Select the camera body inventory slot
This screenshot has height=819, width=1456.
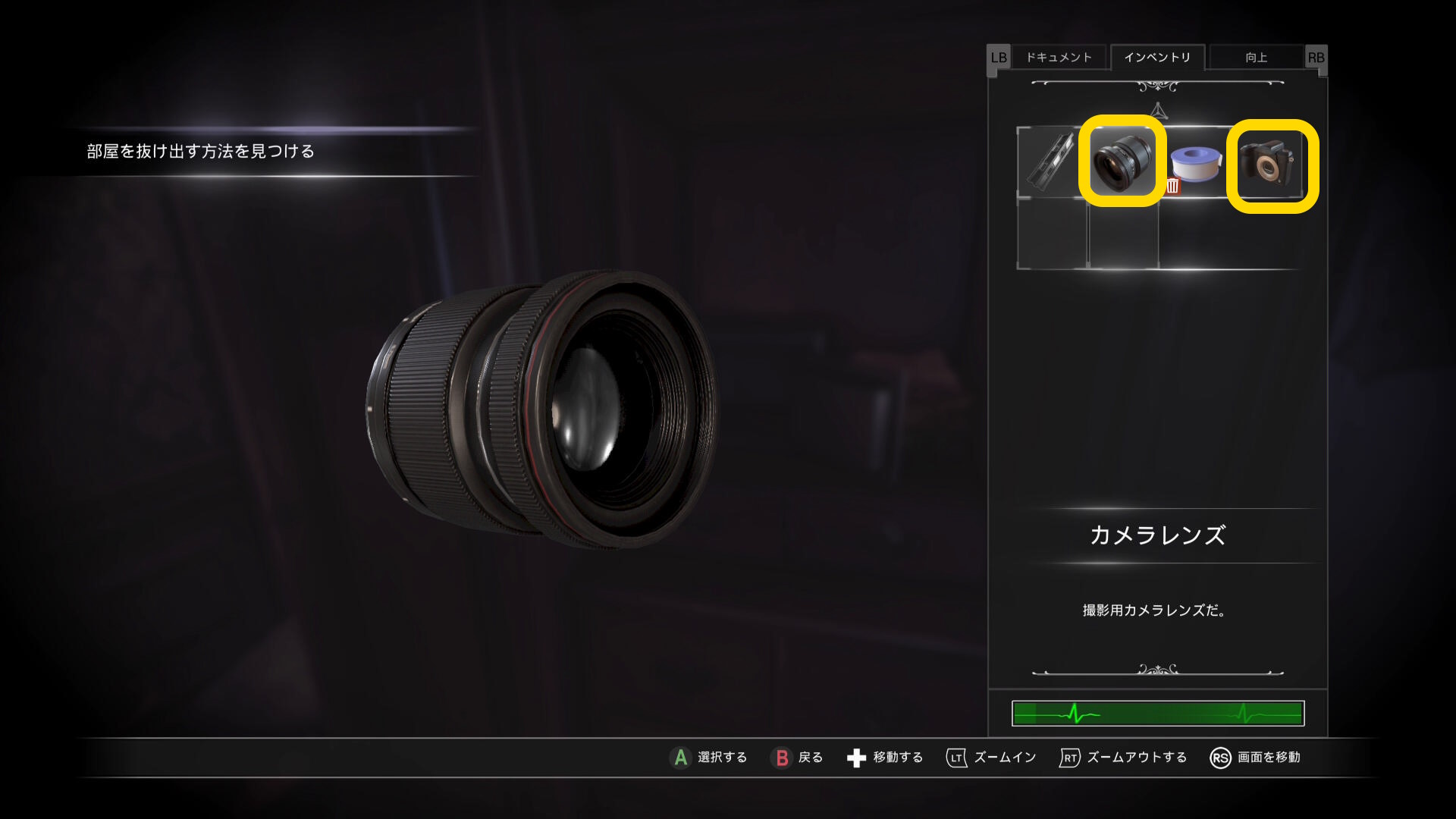click(x=1271, y=165)
